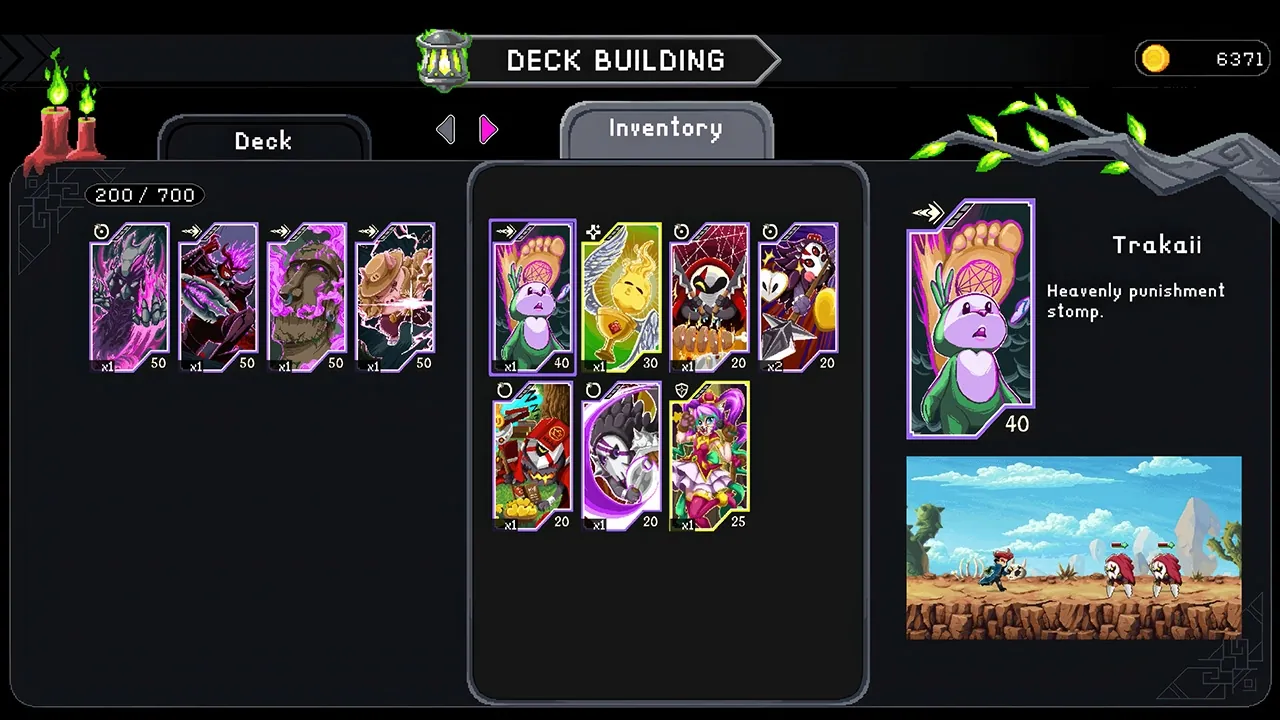
Task: Click the arrow icon on the stone golem card
Action: click(280, 231)
